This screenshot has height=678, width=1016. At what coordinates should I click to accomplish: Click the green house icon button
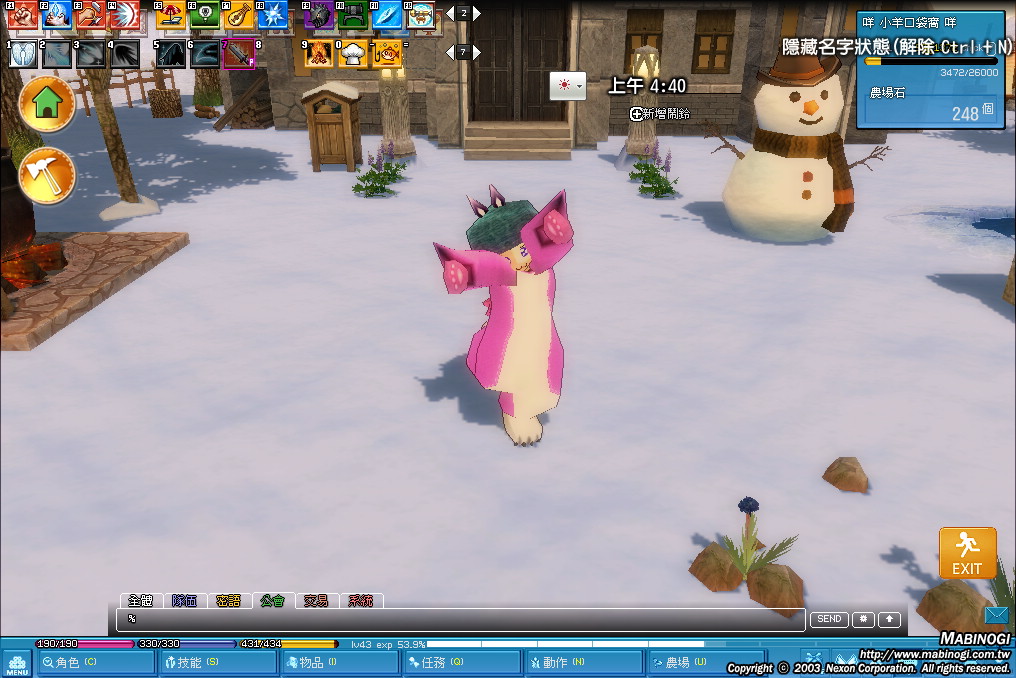pyautogui.click(x=47, y=103)
